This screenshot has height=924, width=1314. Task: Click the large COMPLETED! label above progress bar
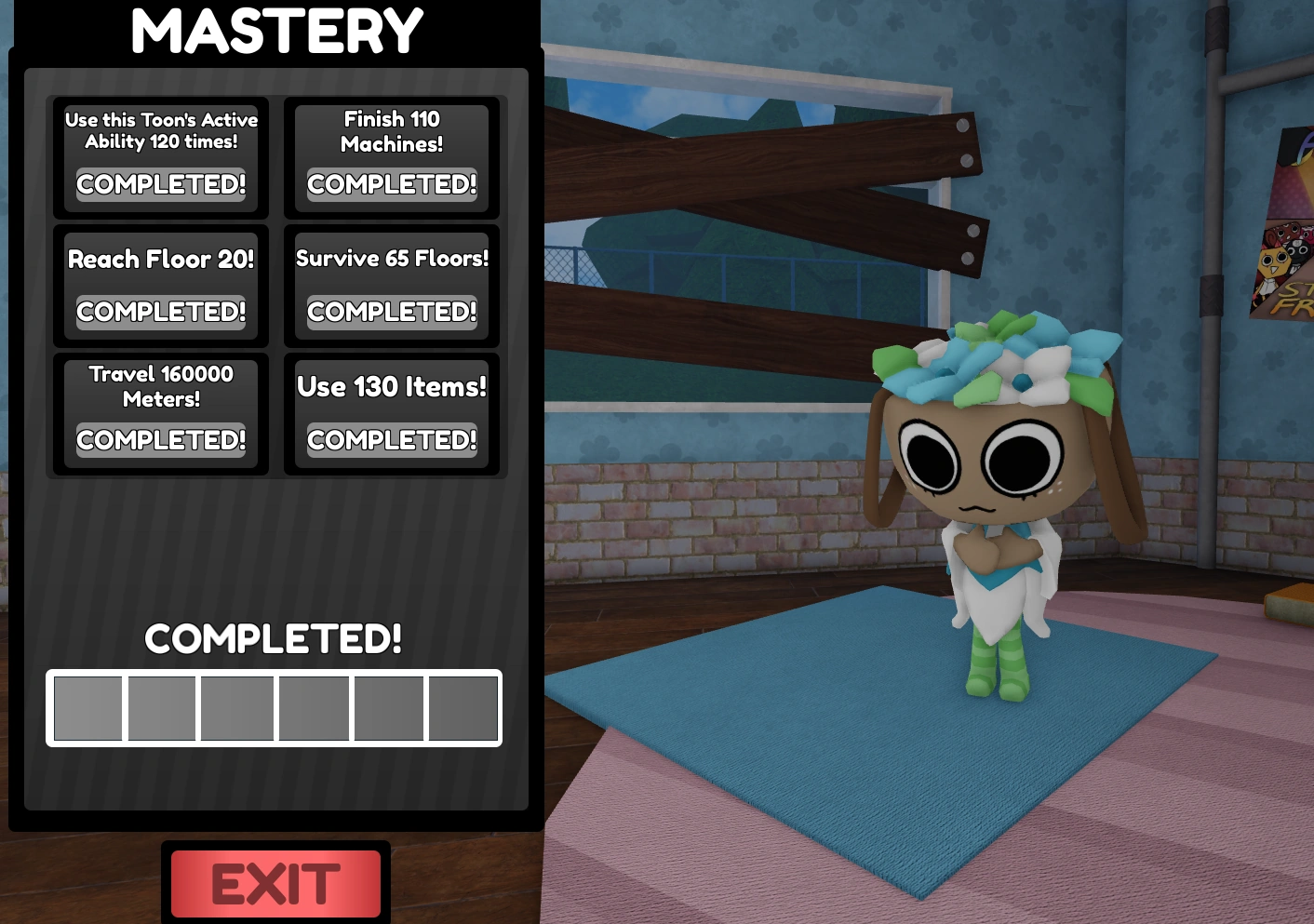[273, 639]
